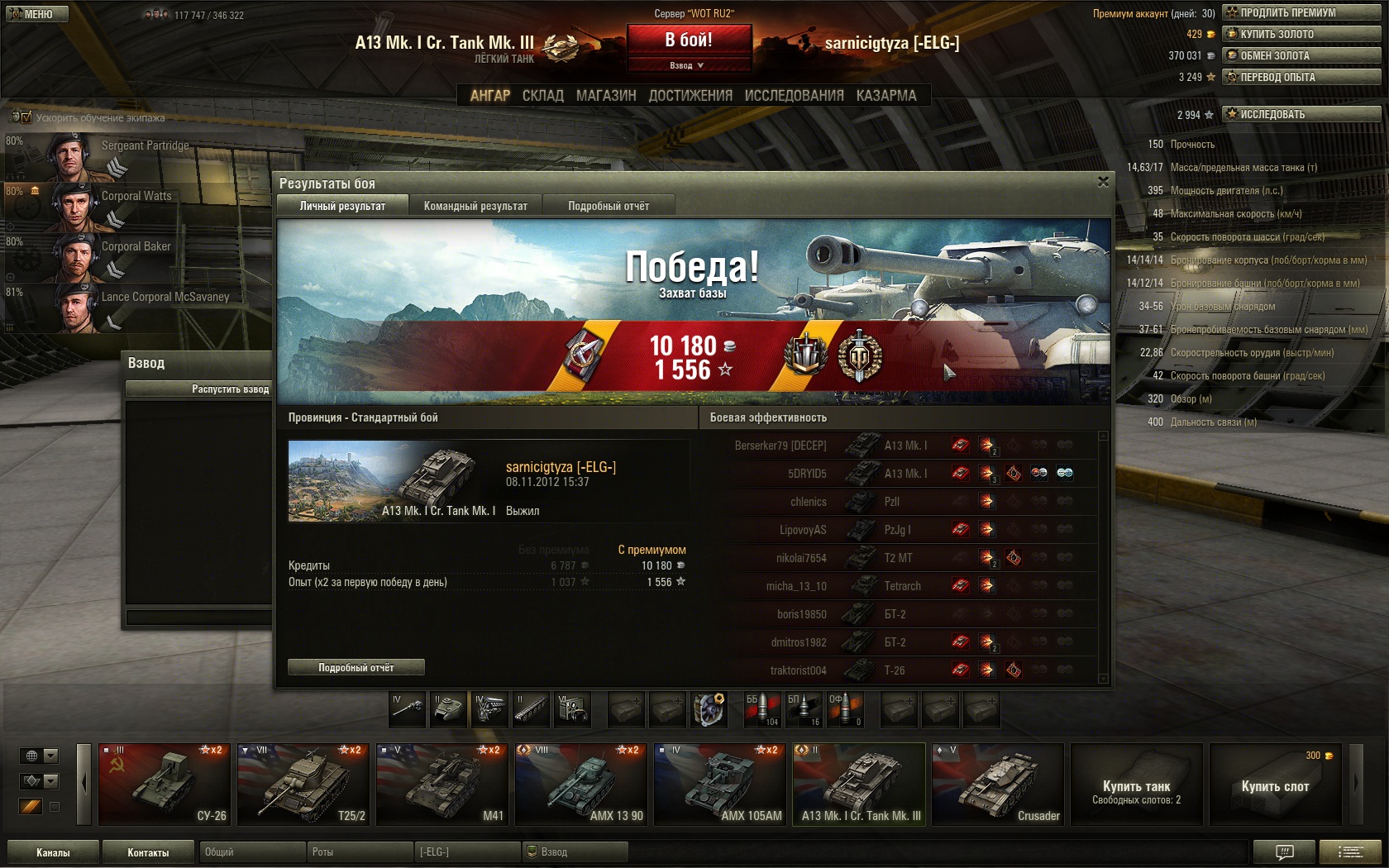Image resolution: width=1389 pixels, height=868 pixels.
Task: Switch to the Командный результат tab
Action: point(475,206)
